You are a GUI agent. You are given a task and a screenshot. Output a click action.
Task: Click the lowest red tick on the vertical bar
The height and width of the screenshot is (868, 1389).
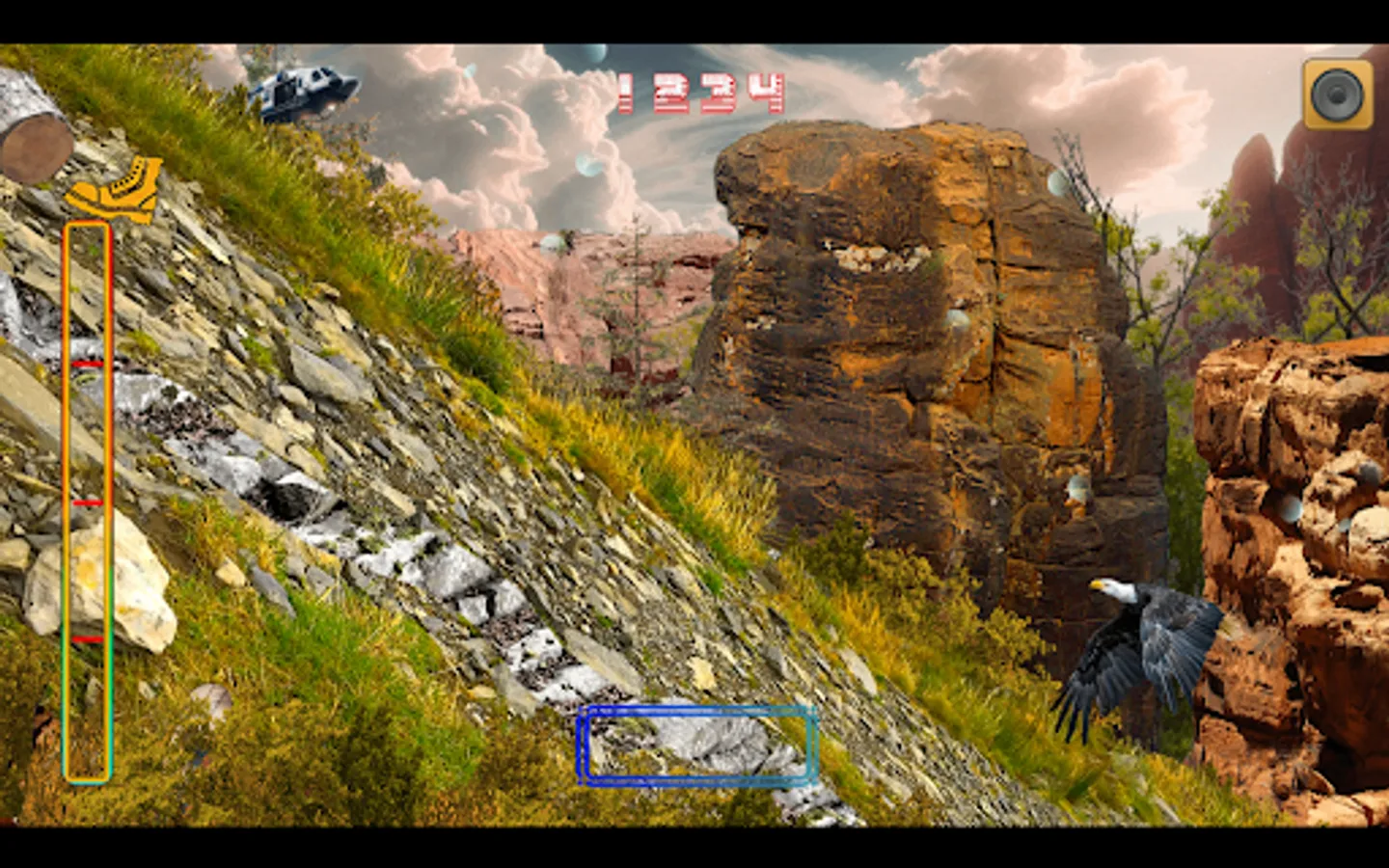(x=86, y=638)
